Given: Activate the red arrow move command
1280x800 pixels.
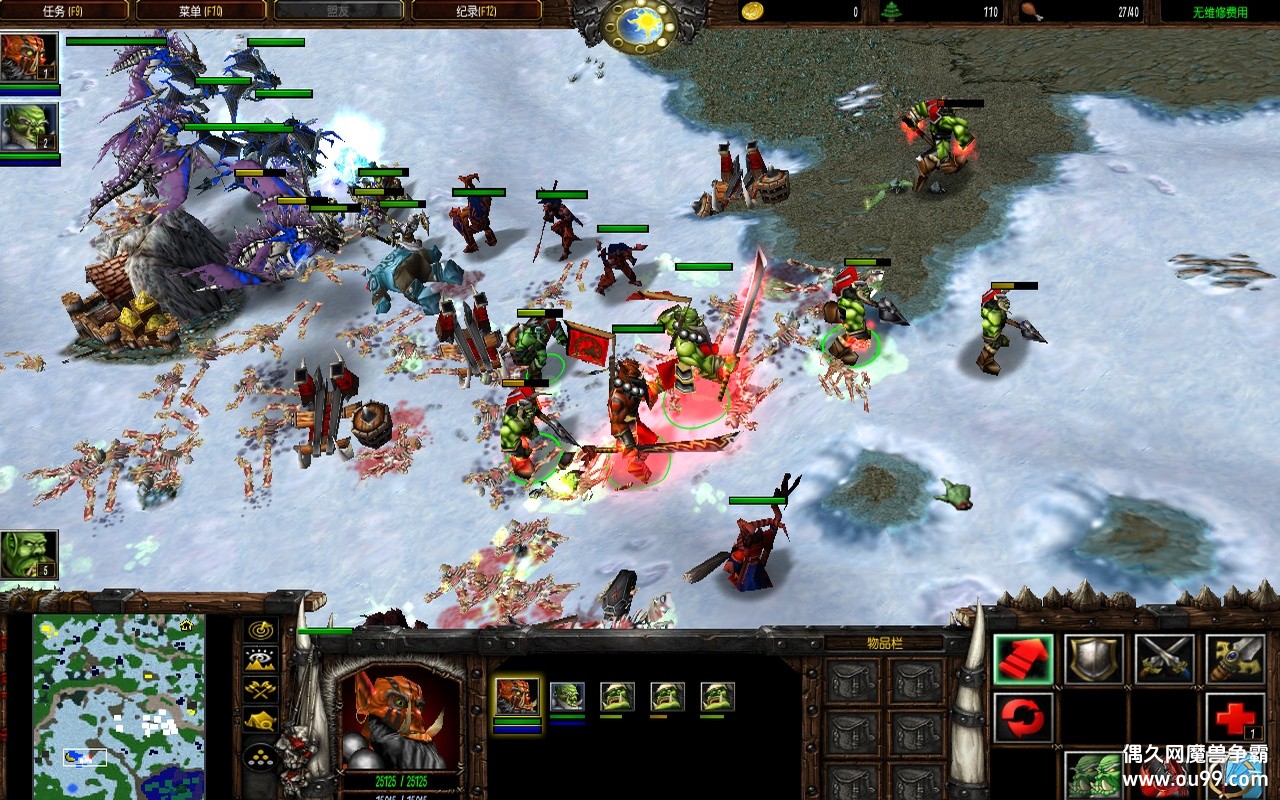Looking at the screenshot, I should pyautogui.click(x=1023, y=659).
